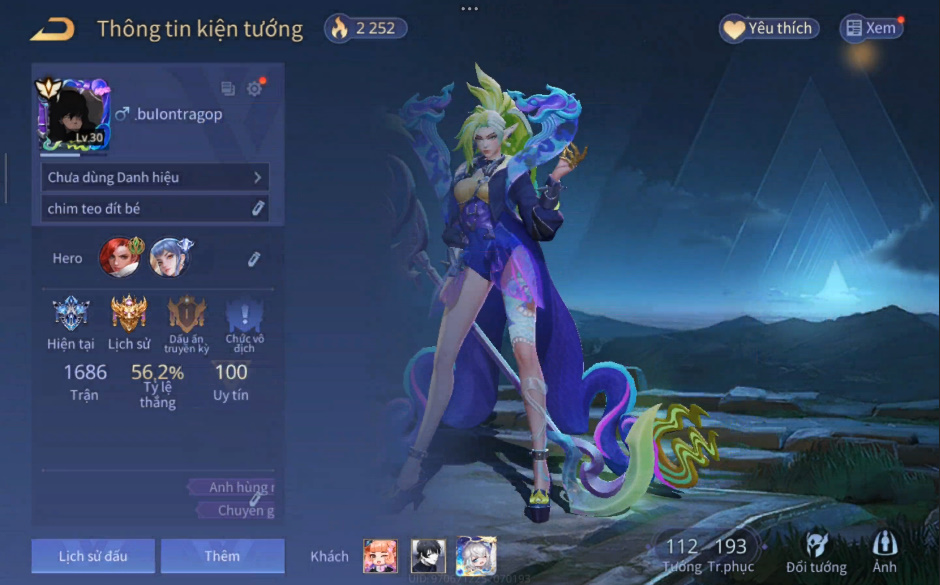Image resolution: width=940 pixels, height=585 pixels.
Task: Select the red-haired hero portrait
Action: click(x=120, y=257)
